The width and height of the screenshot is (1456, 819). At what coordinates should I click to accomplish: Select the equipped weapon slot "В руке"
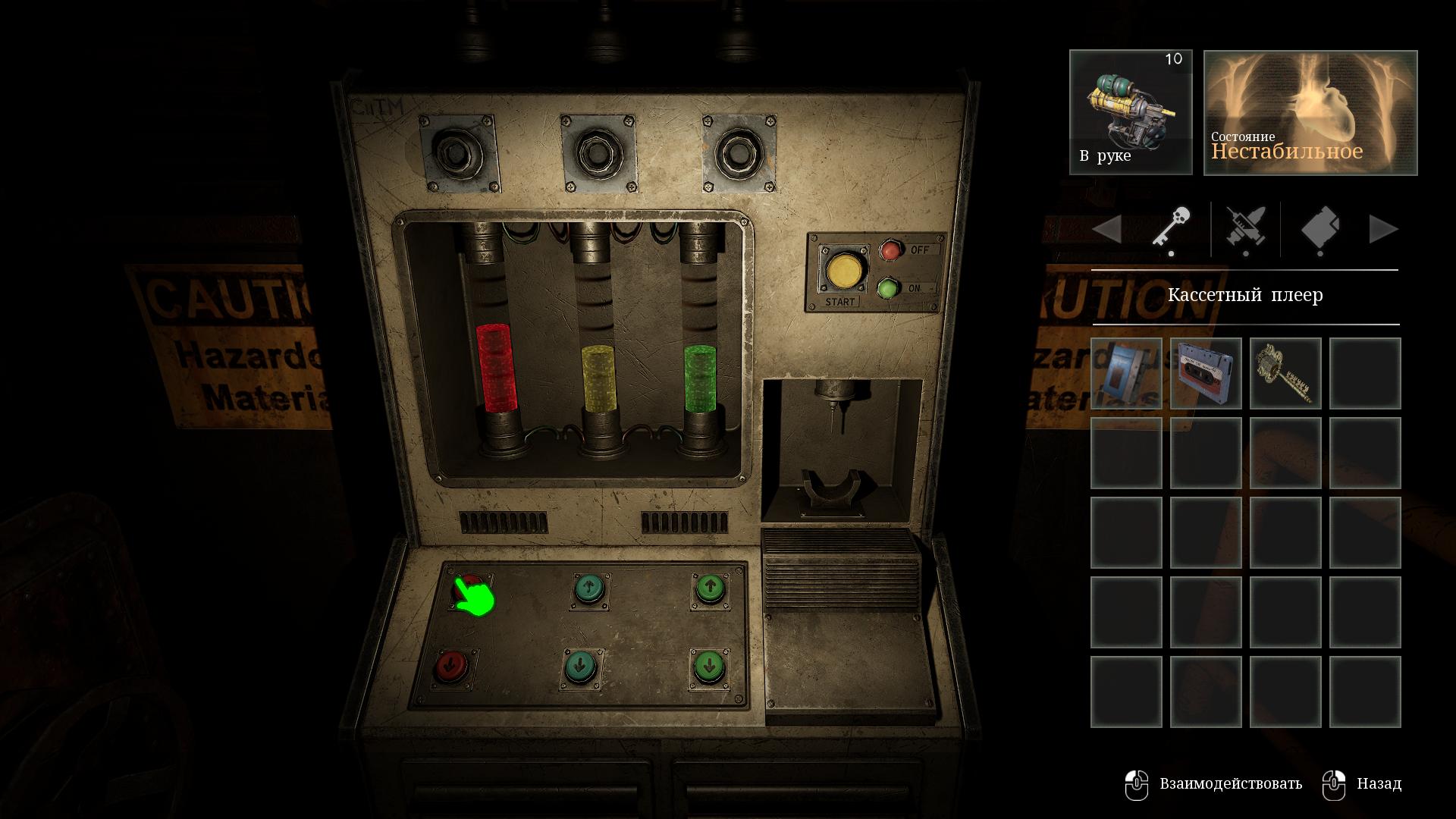pyautogui.click(x=1131, y=112)
